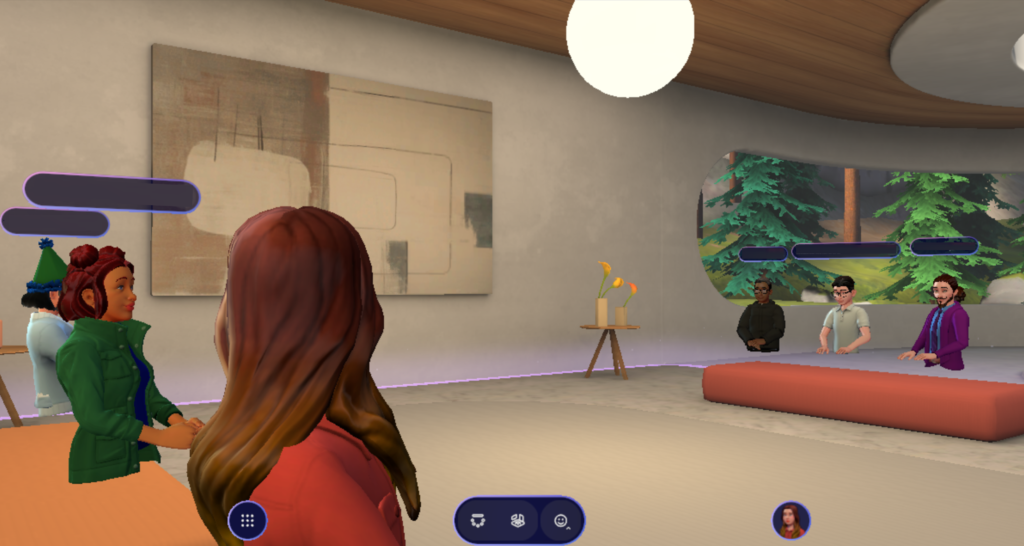Click the people circle icon in toolbar
The image size is (1024, 546).
pyautogui.click(x=479, y=521)
